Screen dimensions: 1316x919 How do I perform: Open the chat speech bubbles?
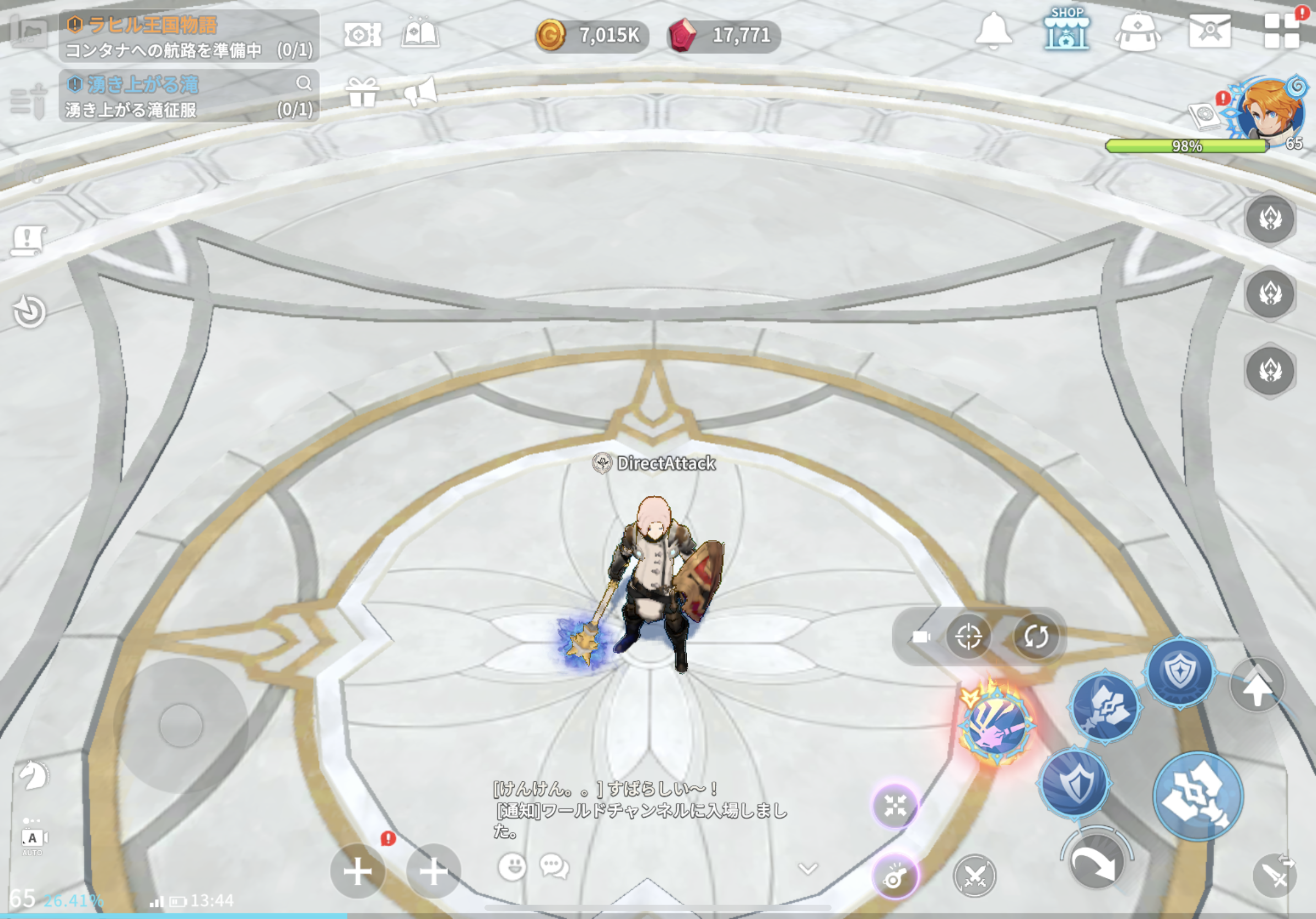[x=554, y=866]
